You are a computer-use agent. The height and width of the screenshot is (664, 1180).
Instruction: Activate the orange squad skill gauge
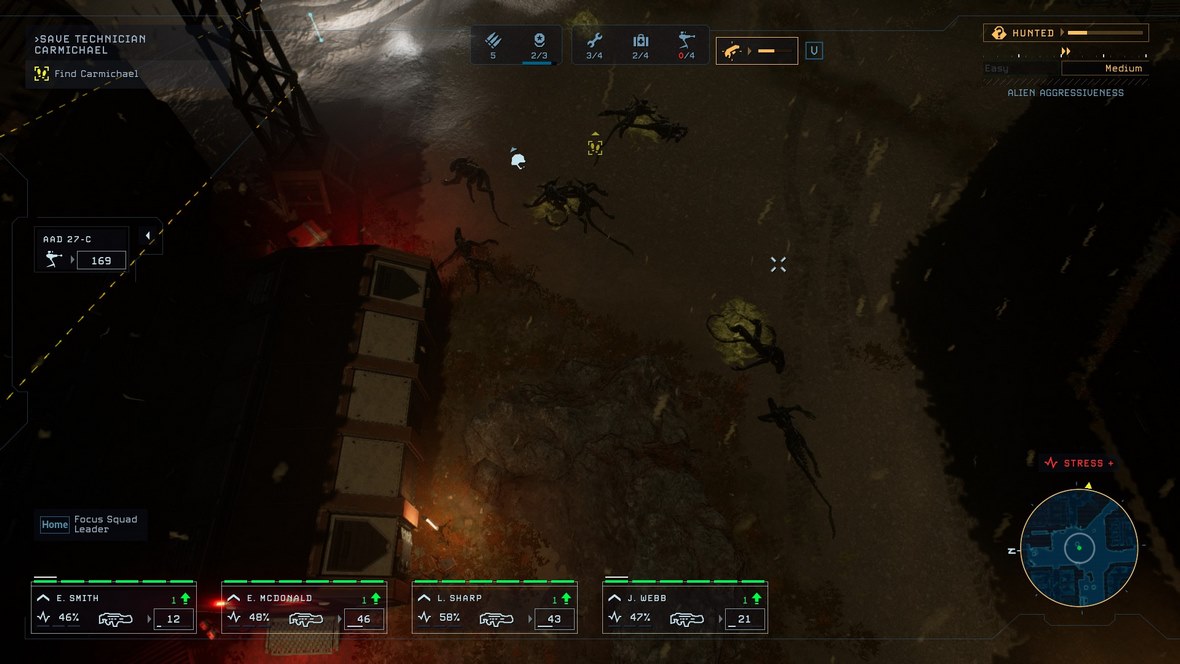[x=756, y=50]
